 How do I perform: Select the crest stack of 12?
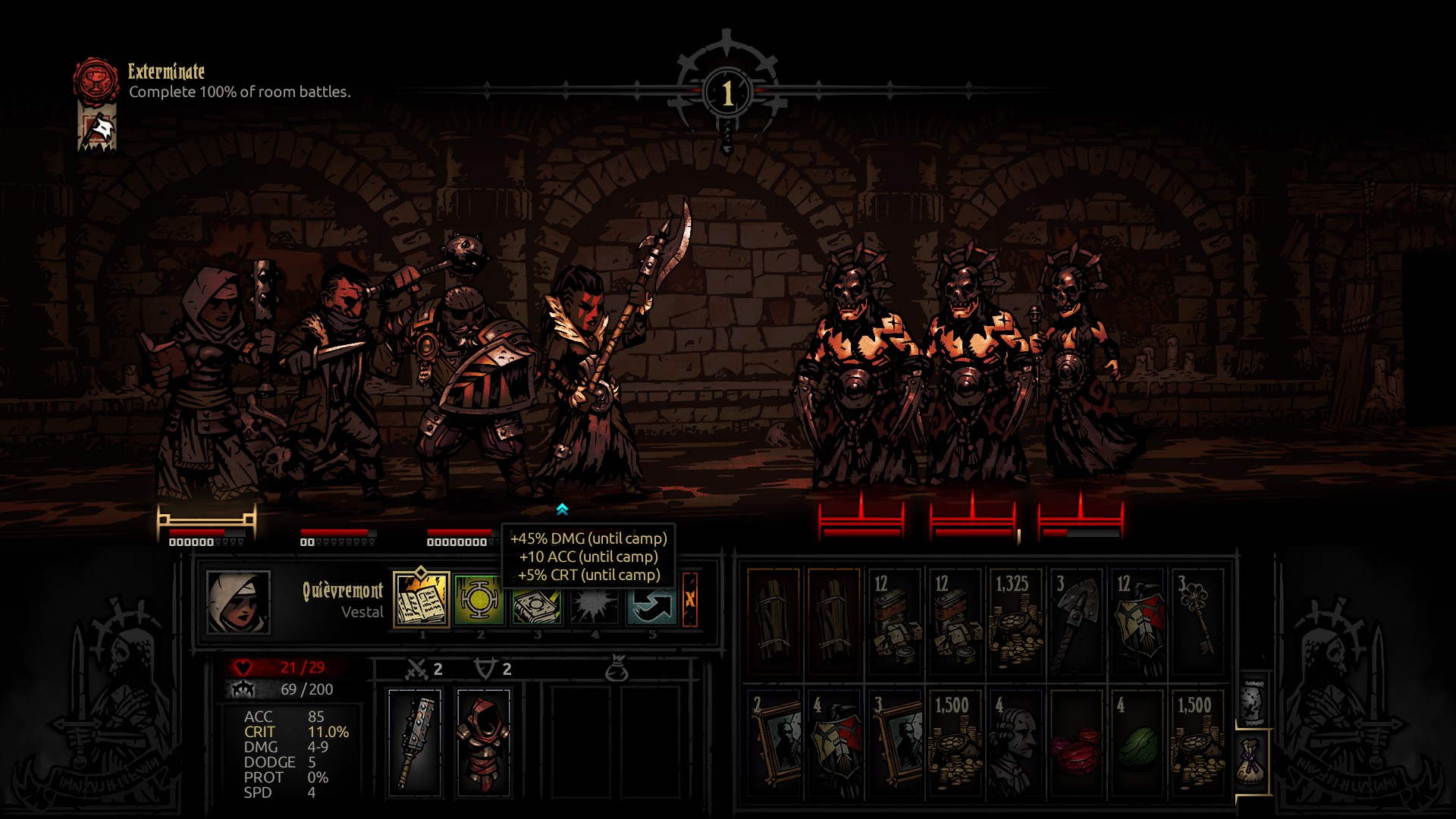click(1137, 621)
